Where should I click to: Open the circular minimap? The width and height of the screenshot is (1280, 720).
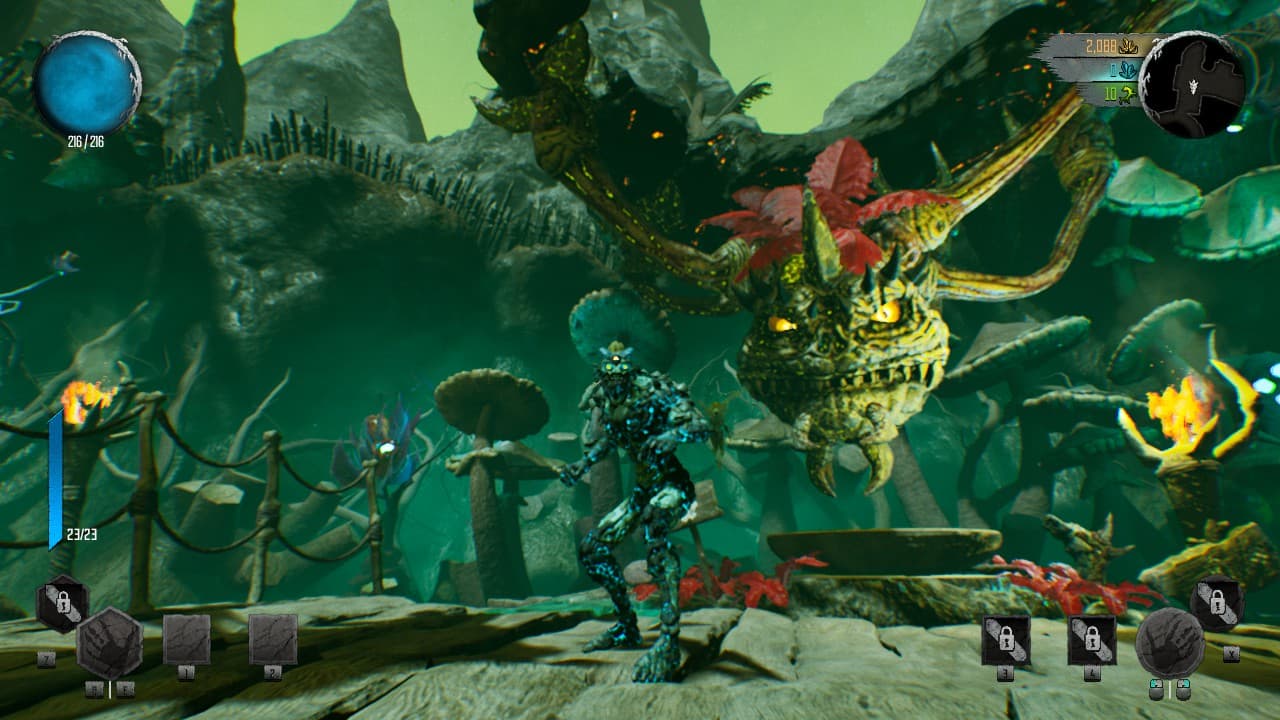(1192, 84)
